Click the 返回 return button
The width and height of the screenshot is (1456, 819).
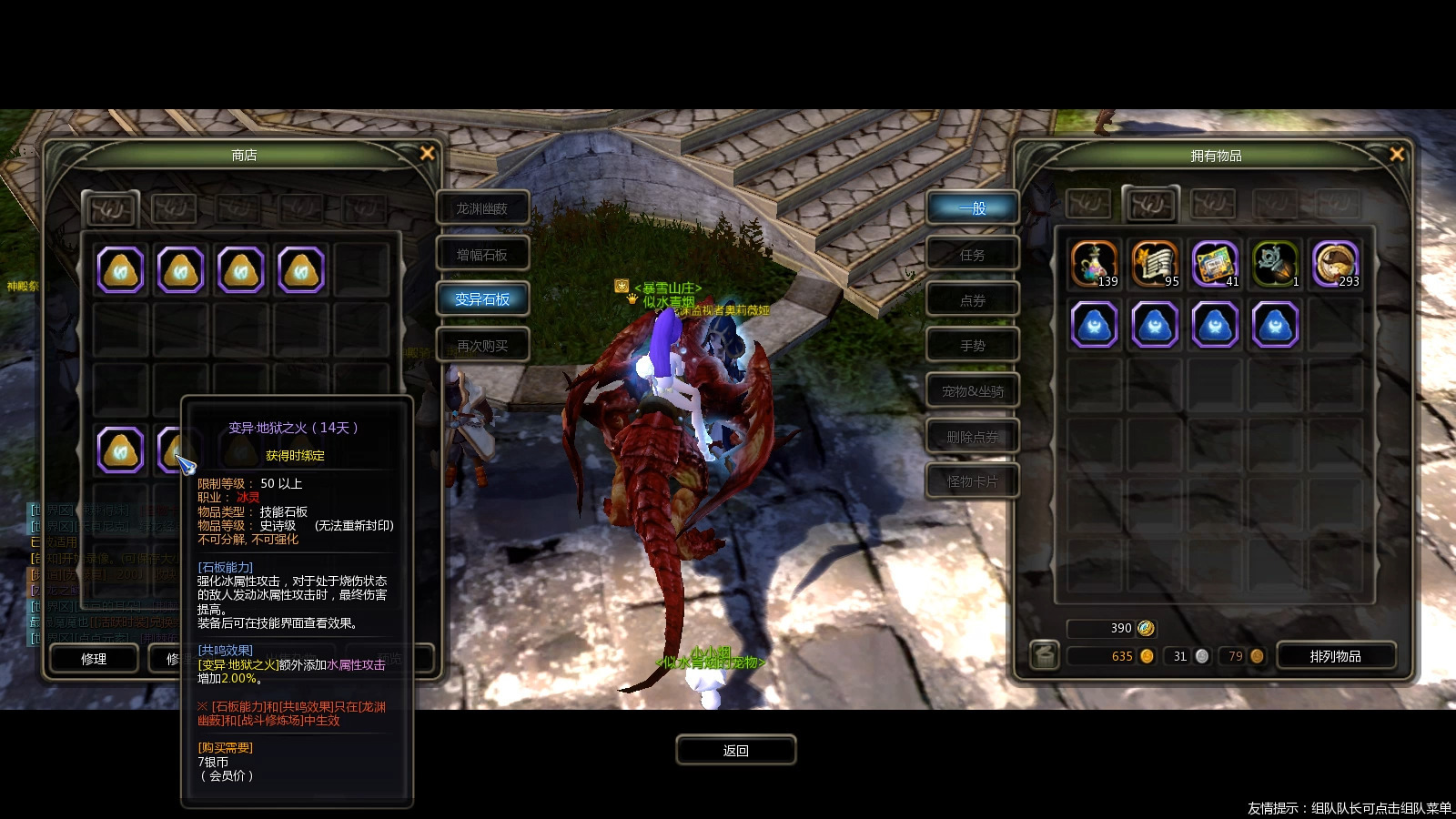(x=735, y=751)
